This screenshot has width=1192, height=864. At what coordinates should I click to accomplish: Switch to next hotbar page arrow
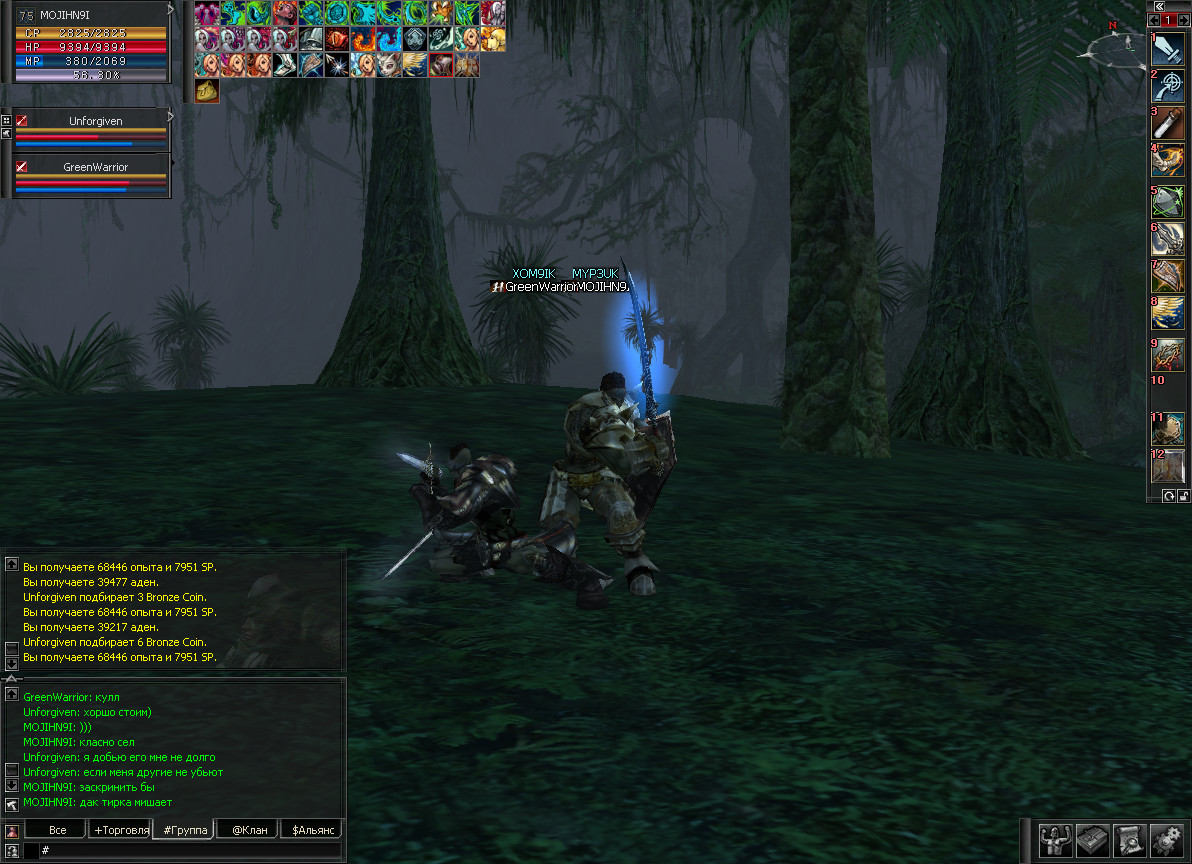pyautogui.click(x=1184, y=20)
